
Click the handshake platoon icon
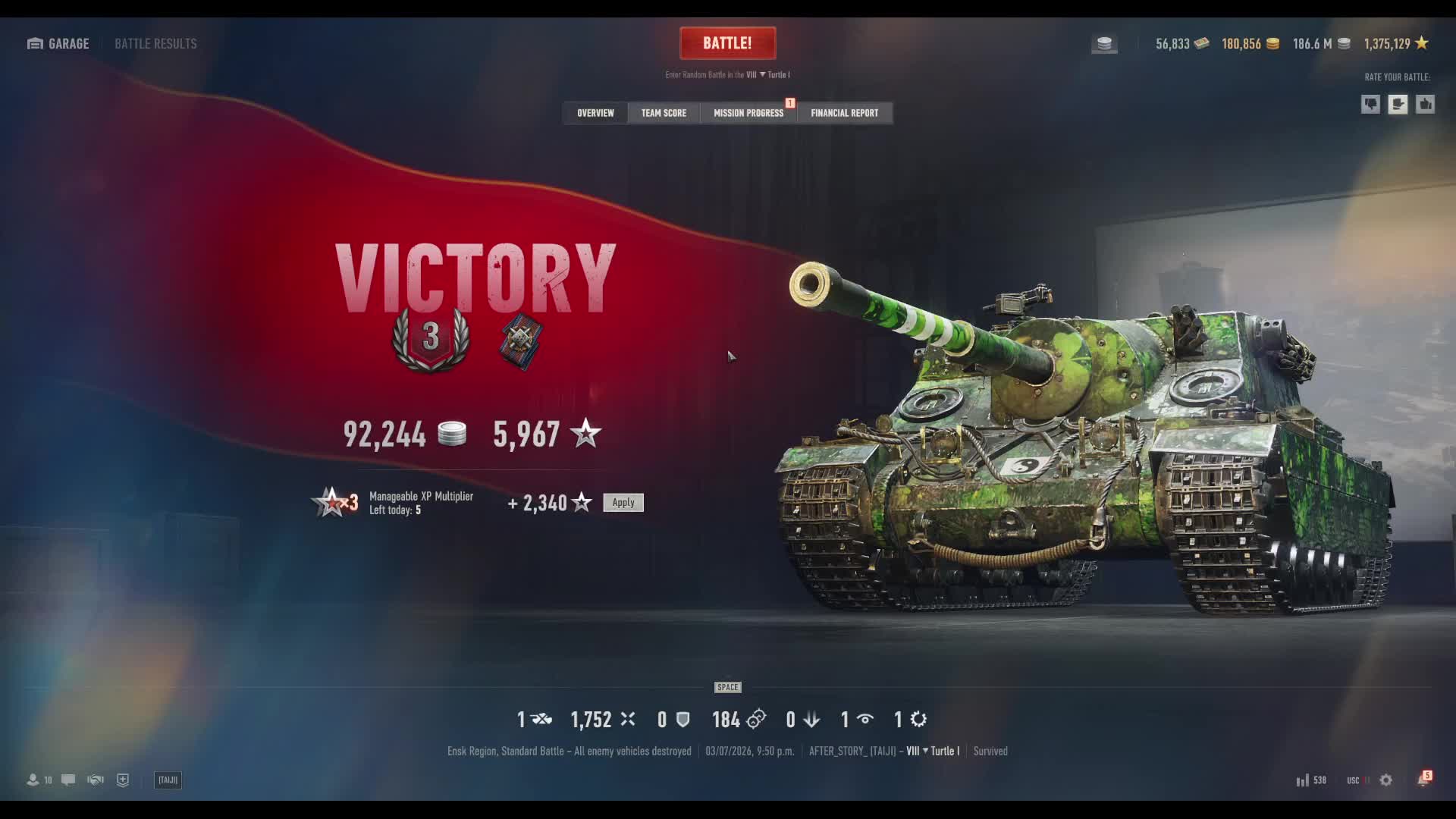(96, 780)
